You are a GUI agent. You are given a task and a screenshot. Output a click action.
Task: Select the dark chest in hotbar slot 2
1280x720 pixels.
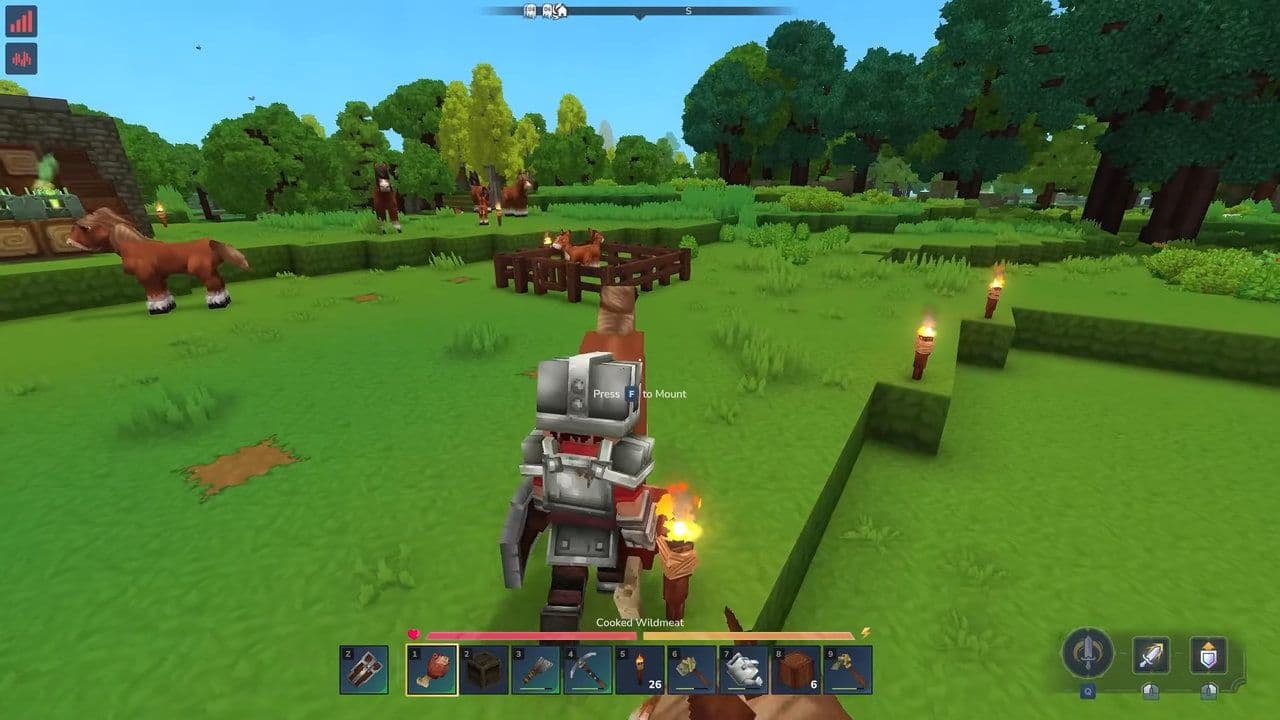coord(484,670)
